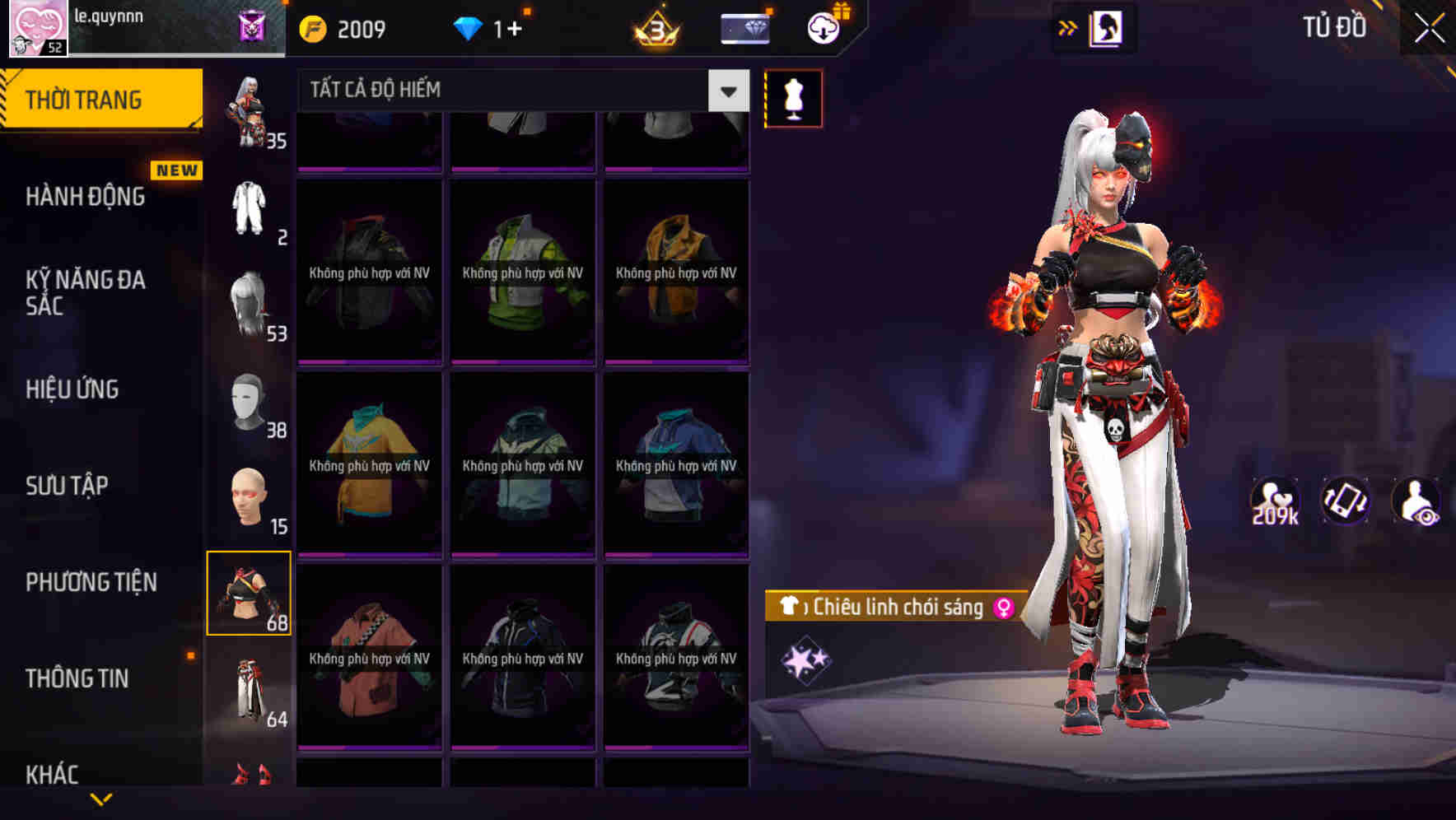Select the equipped top thumbnail showing 68
The height and width of the screenshot is (820, 1456).
249,591
